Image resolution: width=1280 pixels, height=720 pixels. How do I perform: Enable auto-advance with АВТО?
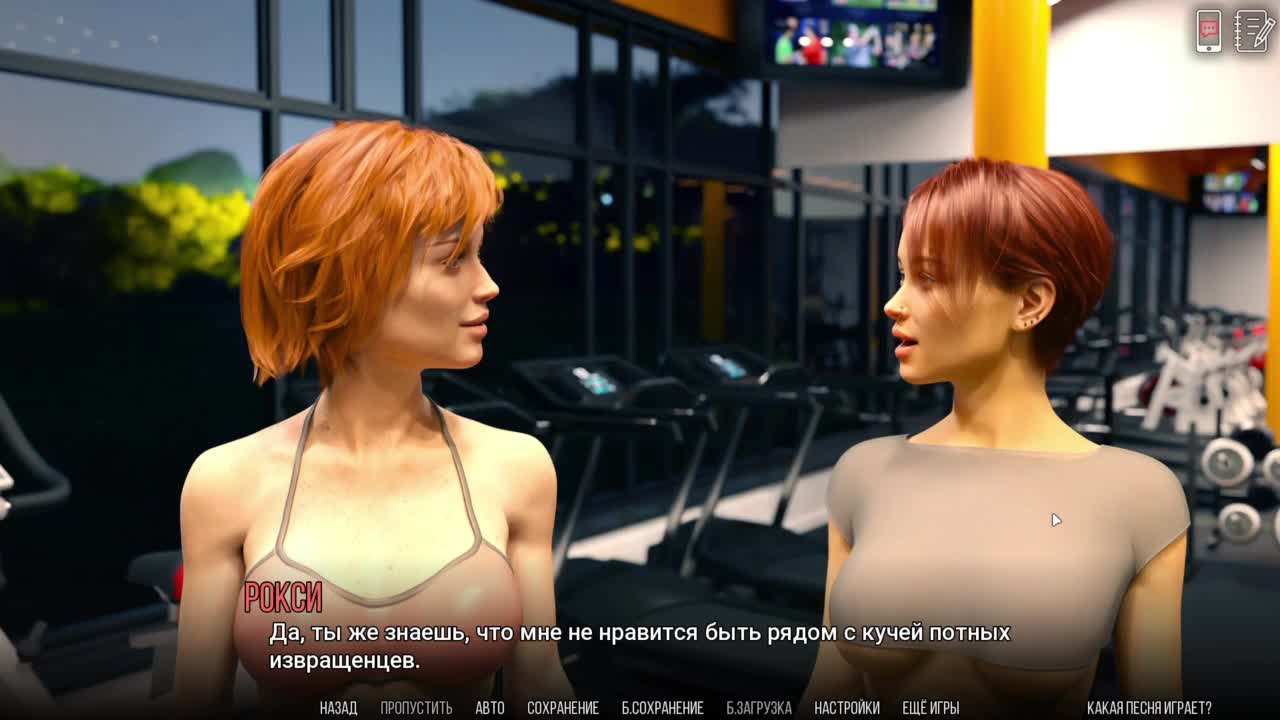pyautogui.click(x=490, y=708)
